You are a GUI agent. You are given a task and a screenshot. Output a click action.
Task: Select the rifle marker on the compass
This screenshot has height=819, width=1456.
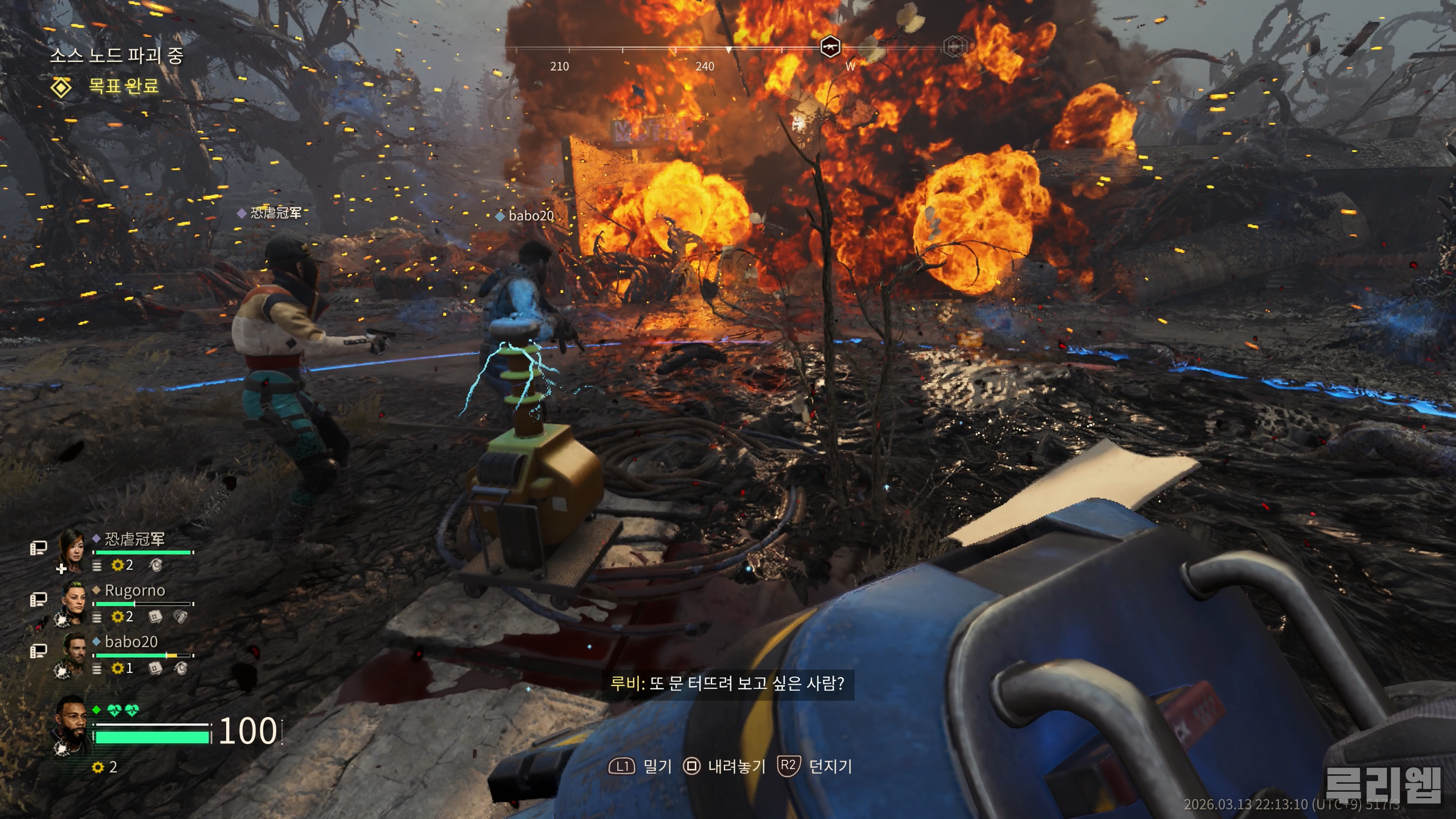coord(830,46)
